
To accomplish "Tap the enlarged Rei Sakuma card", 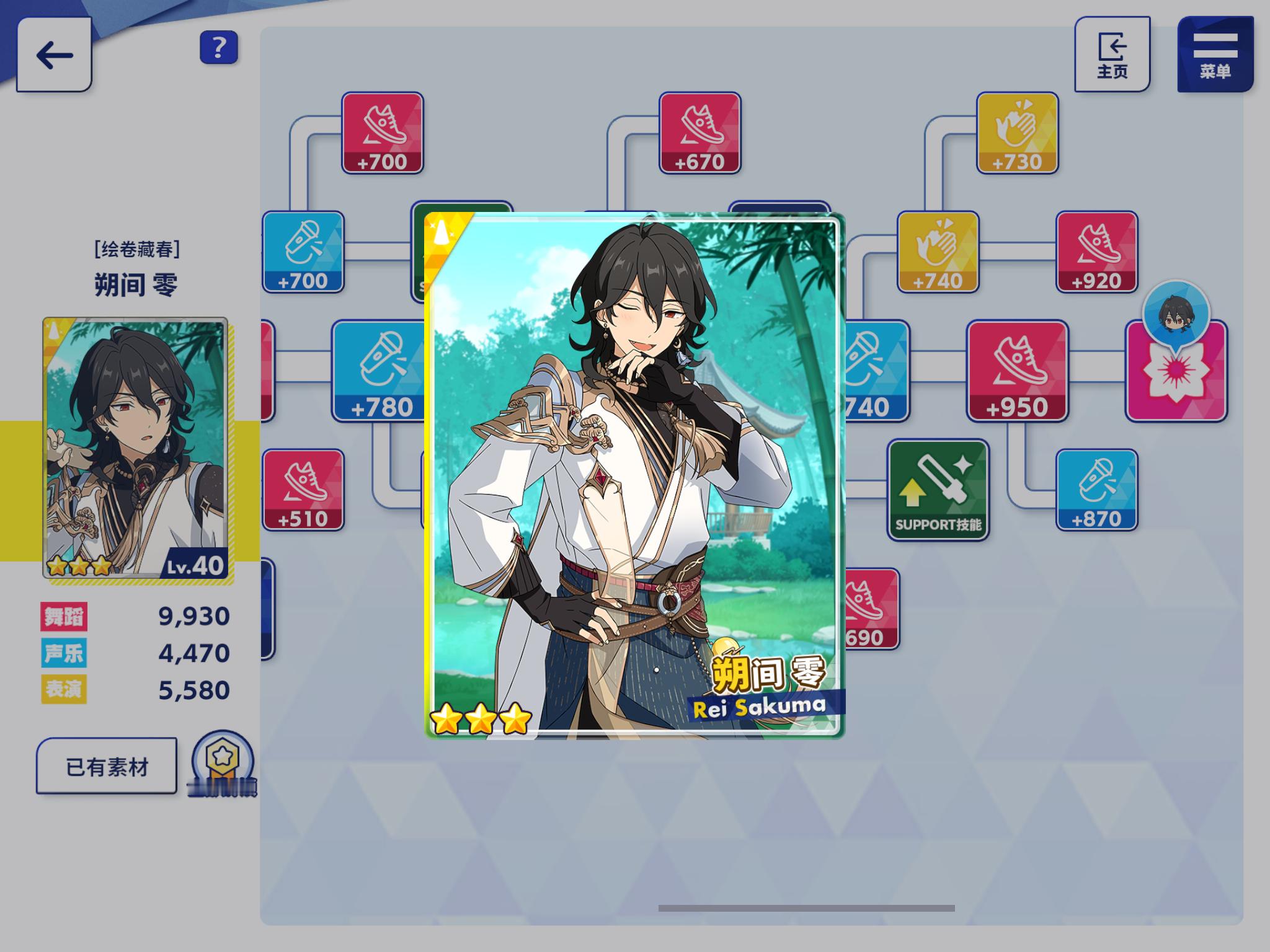I will pyautogui.click(x=634, y=476).
